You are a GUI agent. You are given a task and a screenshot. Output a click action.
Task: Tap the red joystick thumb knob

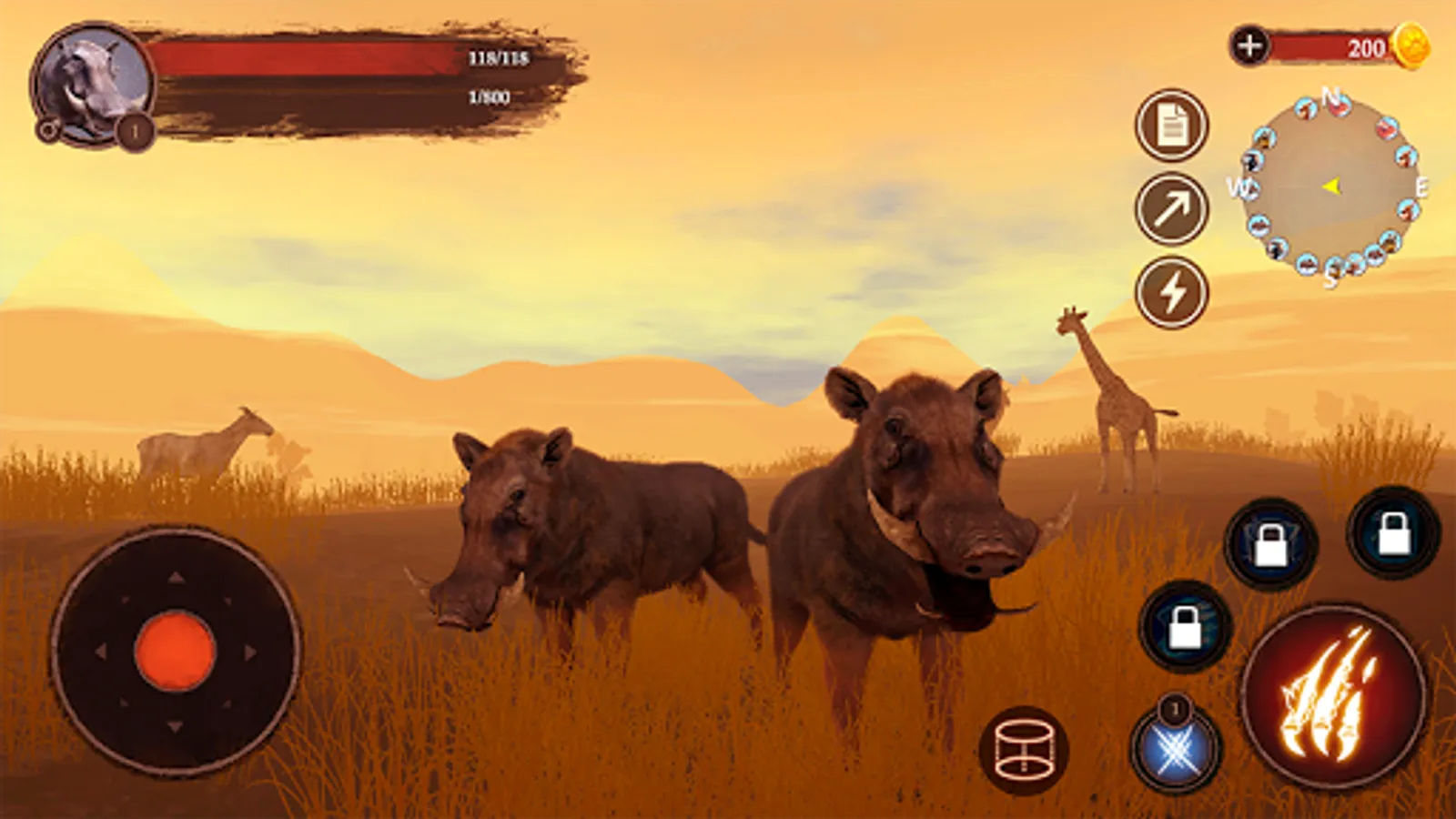pos(175,651)
